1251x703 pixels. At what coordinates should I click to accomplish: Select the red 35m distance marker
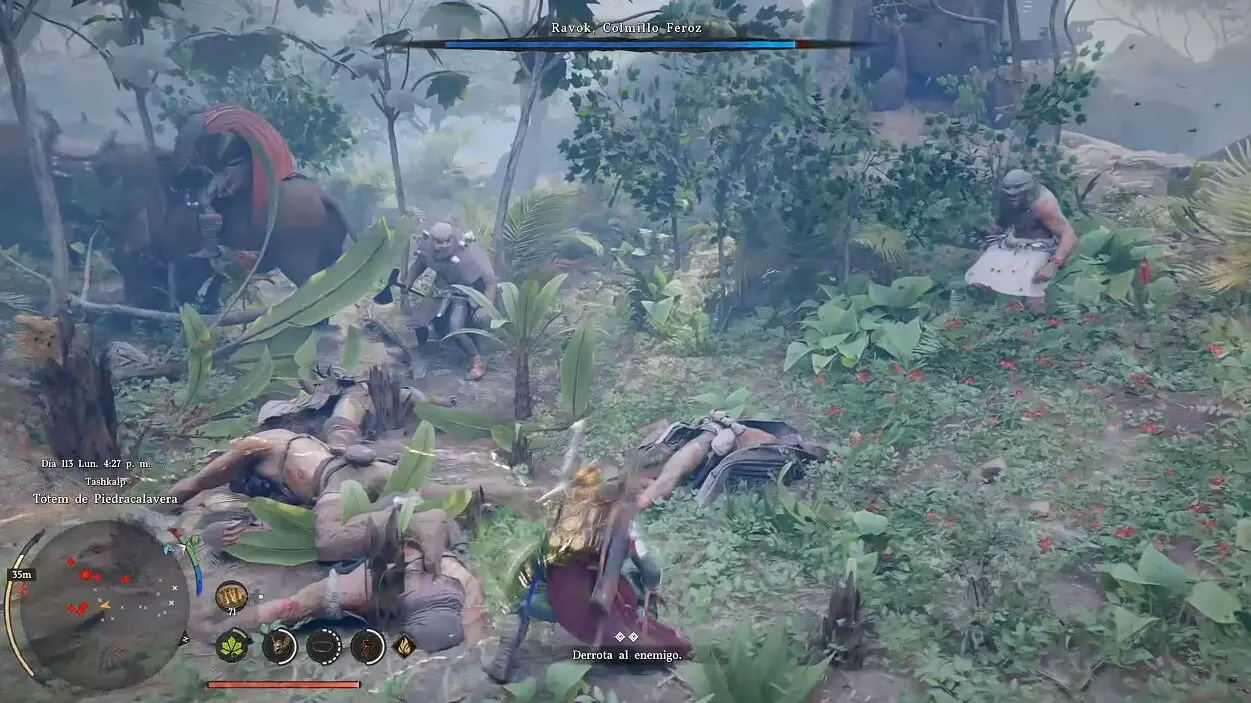20,575
